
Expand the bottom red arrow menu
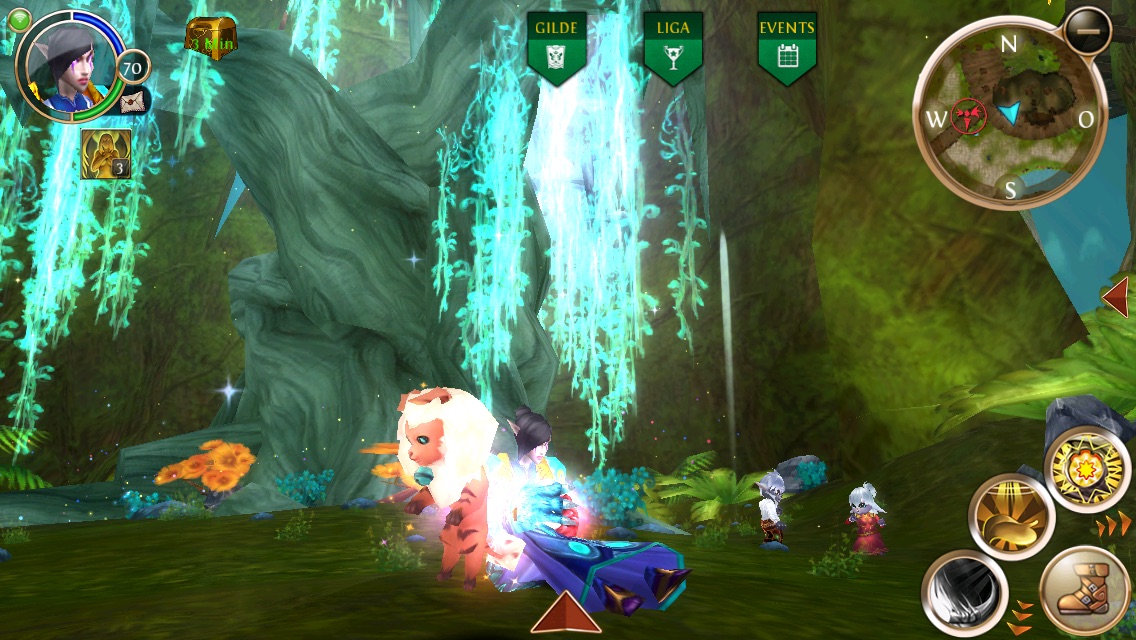click(566, 612)
